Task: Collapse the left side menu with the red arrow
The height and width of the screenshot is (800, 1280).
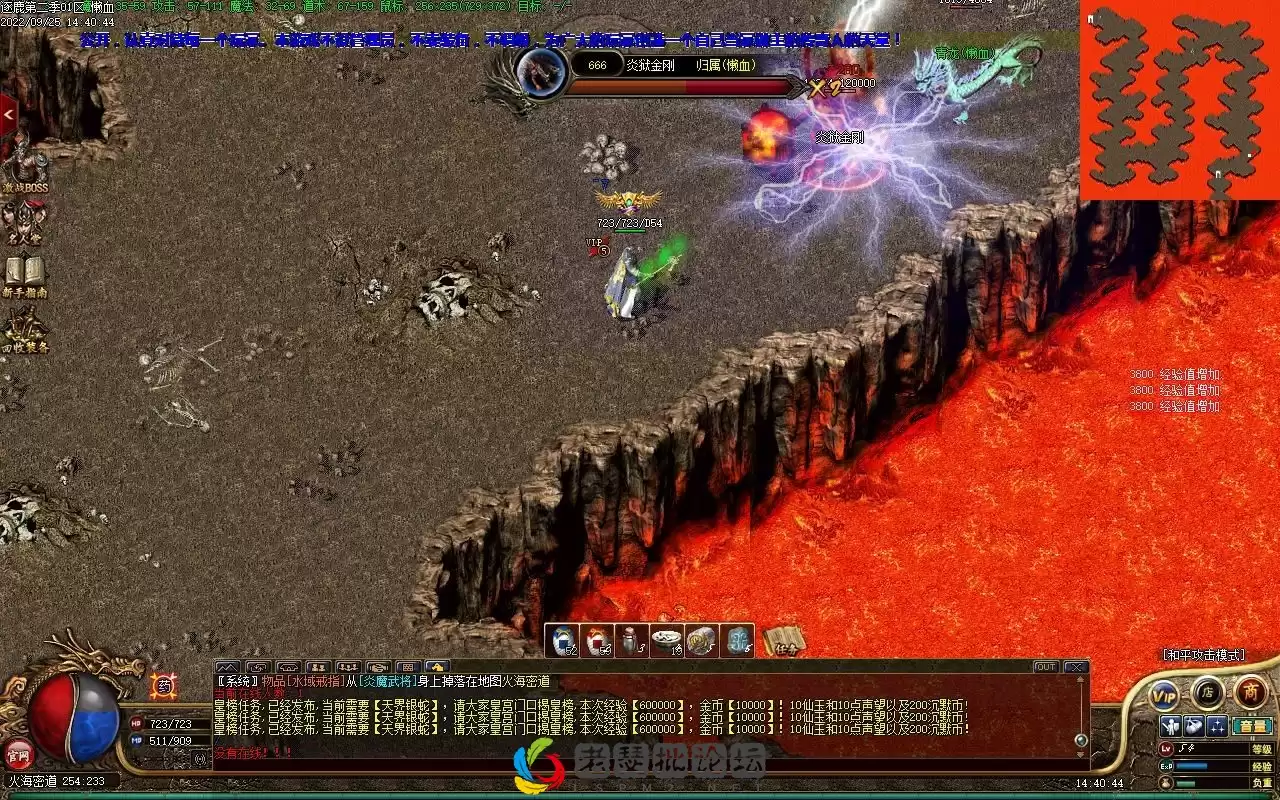Action: click(x=8, y=116)
